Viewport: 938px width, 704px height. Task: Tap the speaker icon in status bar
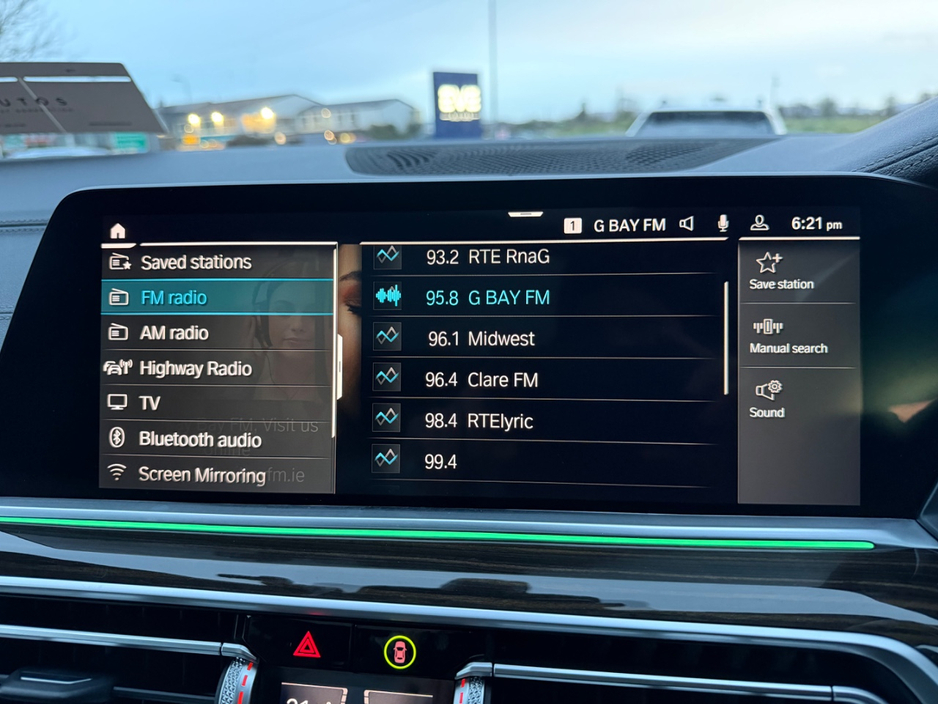(687, 224)
